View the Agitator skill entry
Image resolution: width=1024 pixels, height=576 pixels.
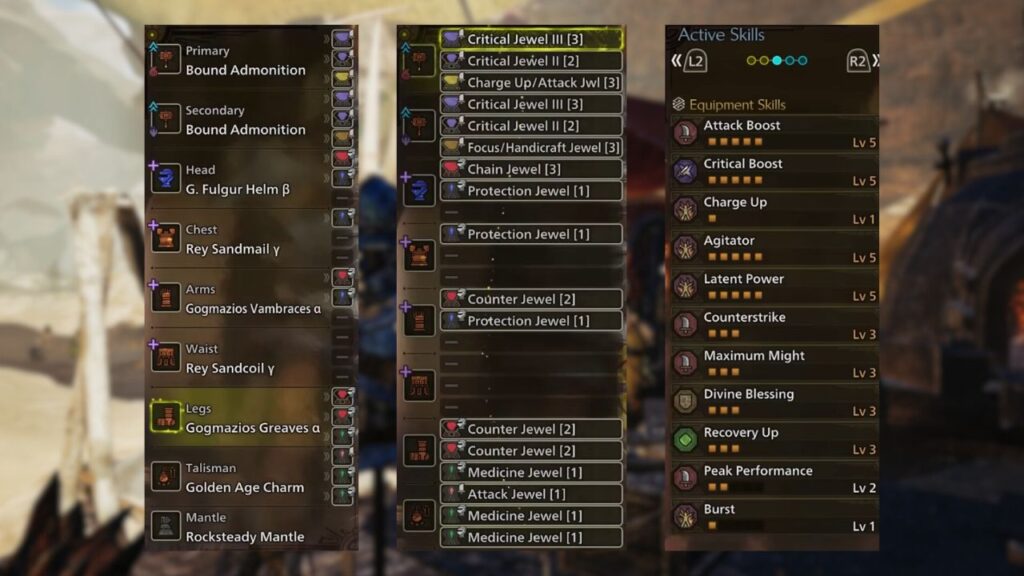[773, 249]
